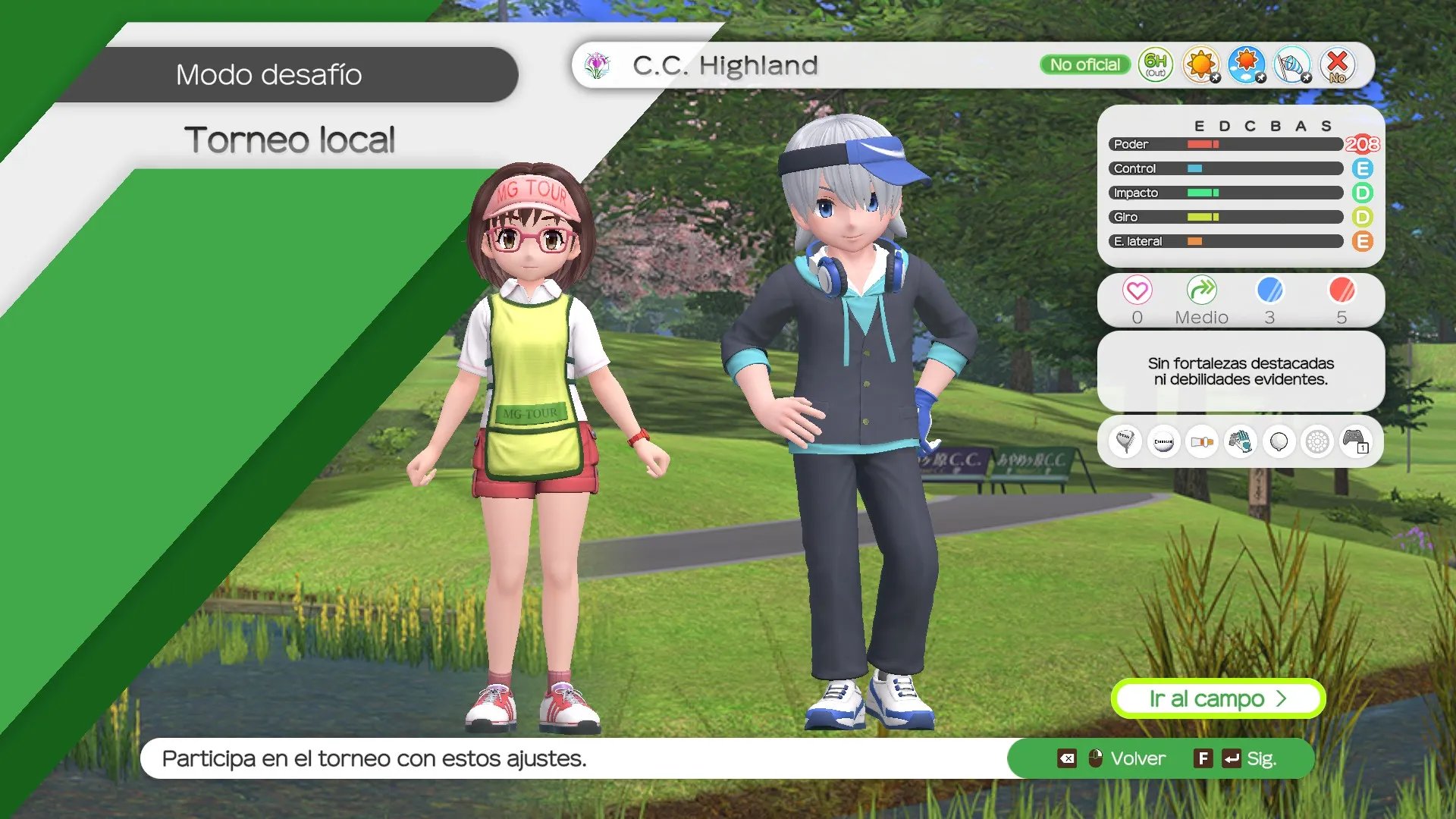Select the 'No oficial' badge
1456x819 pixels.
1084,64
